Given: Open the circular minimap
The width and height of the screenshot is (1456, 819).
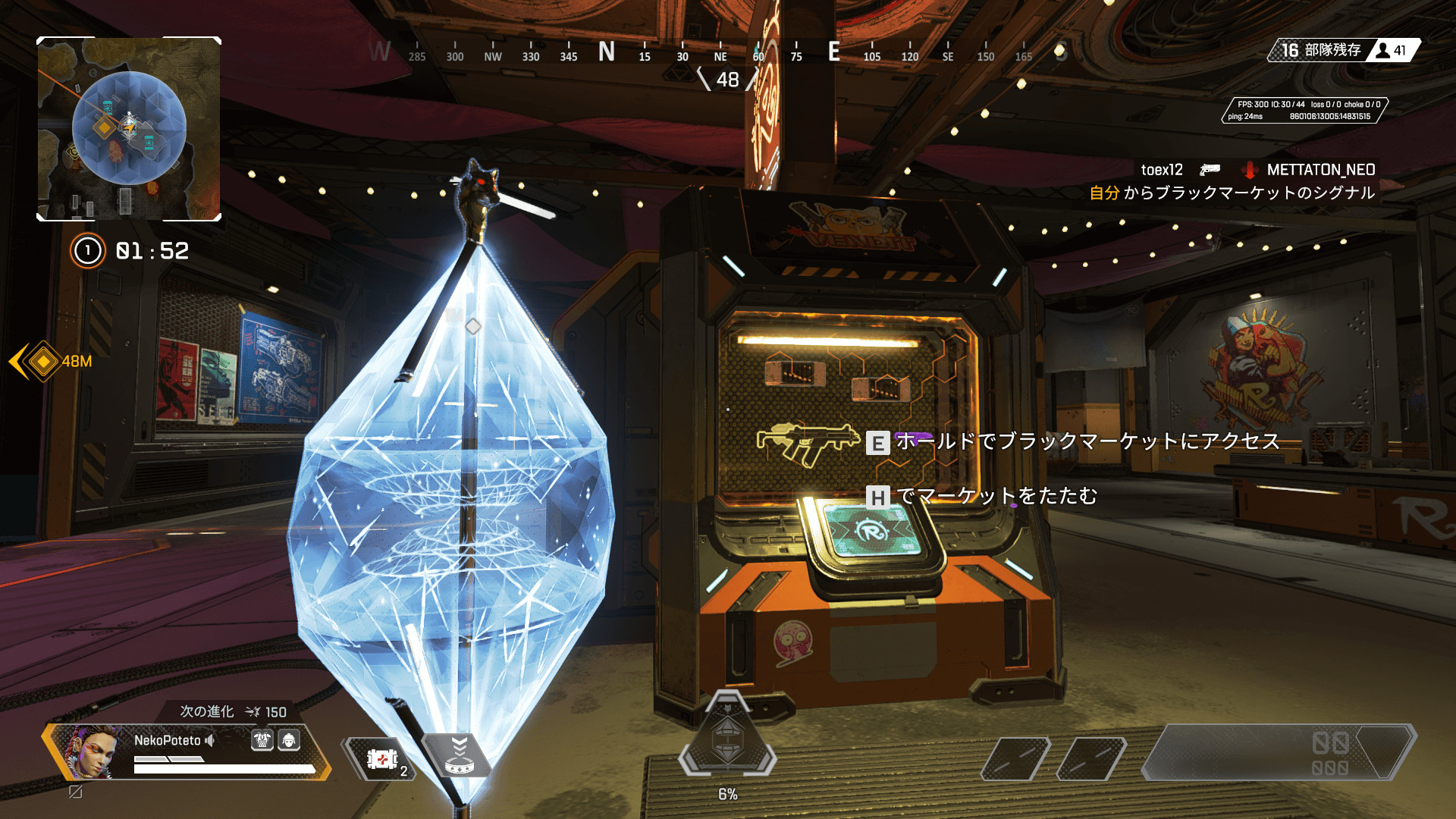Looking at the screenshot, I should tap(129, 129).
